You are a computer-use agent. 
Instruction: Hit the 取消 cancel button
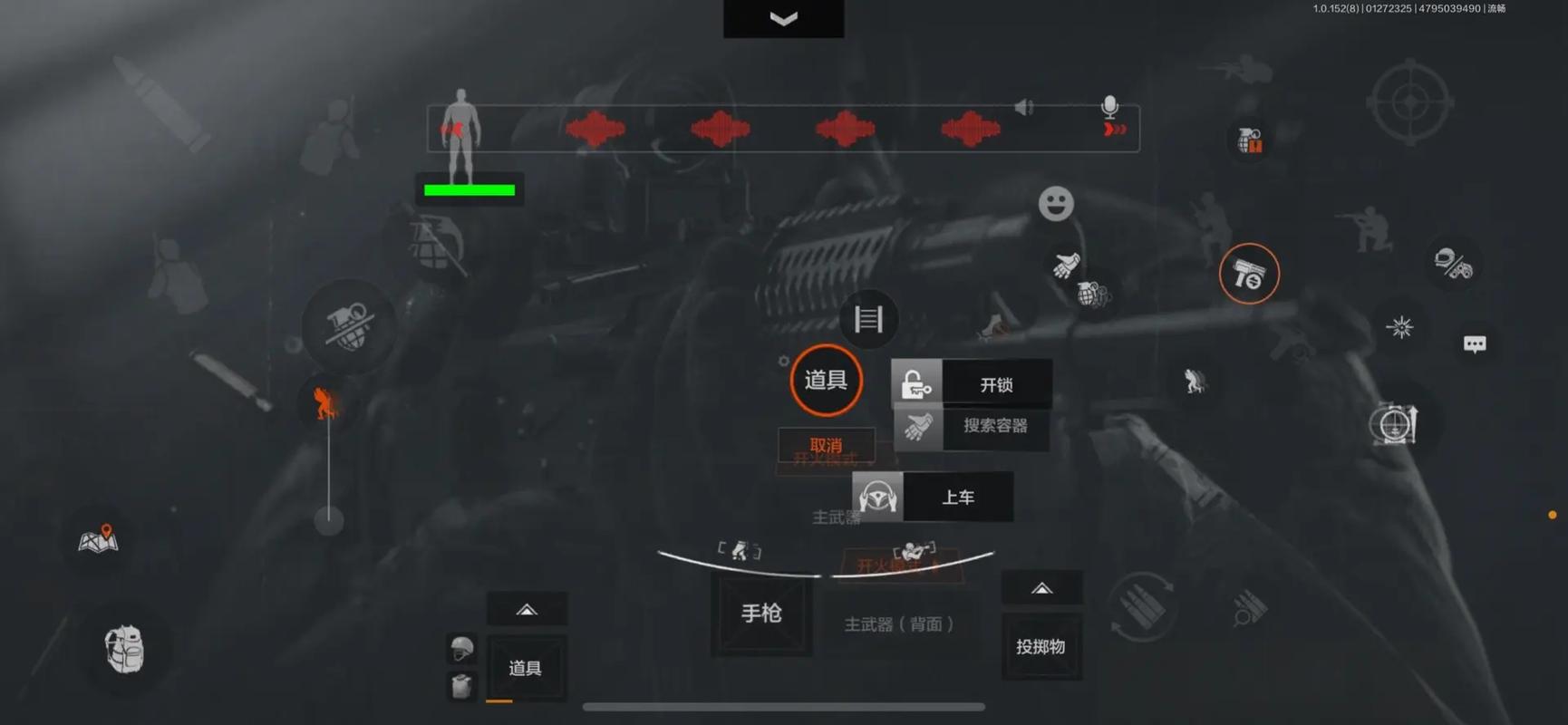click(826, 445)
